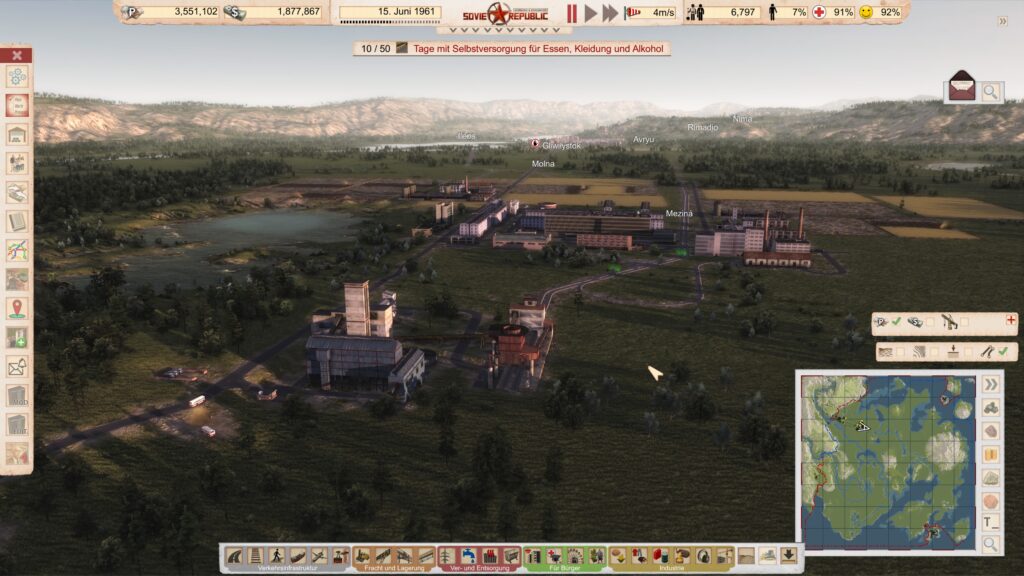Toggle the dollar currency checkbox

(x=930, y=322)
